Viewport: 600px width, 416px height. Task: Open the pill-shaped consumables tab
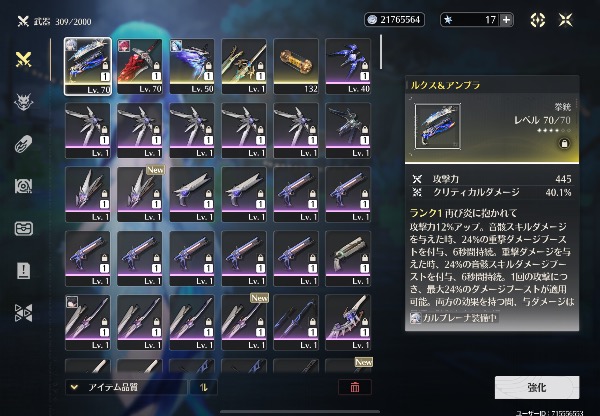tap(23, 143)
